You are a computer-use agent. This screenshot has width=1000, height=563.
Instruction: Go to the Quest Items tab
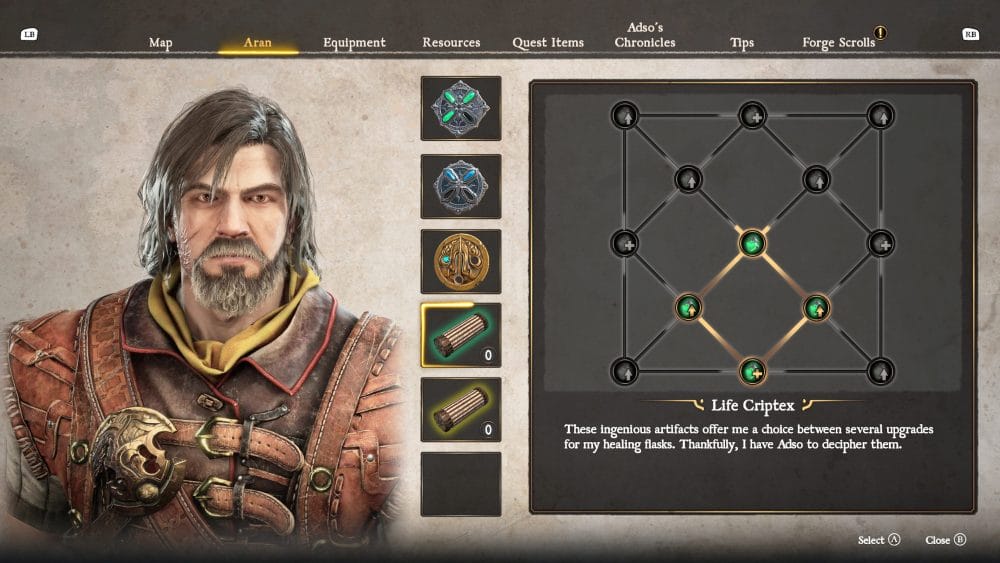(x=548, y=43)
